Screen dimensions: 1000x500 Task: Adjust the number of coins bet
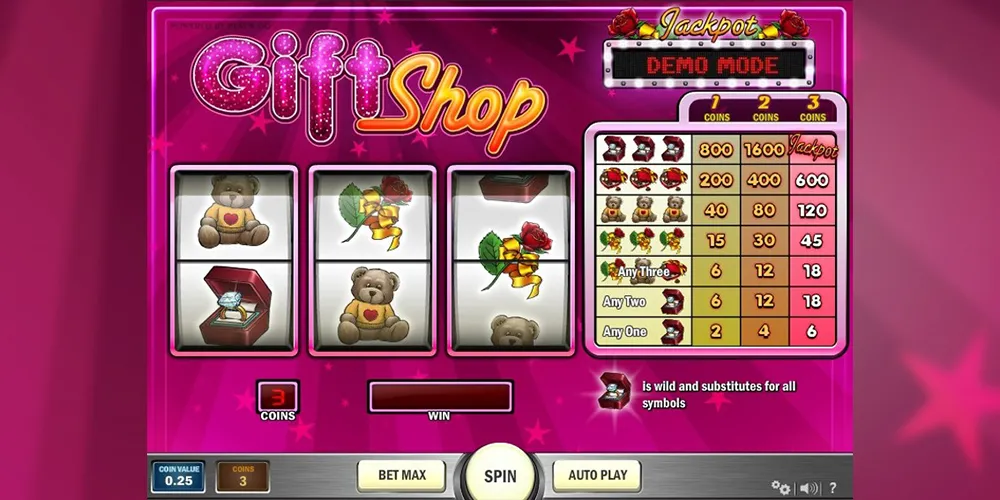point(243,476)
